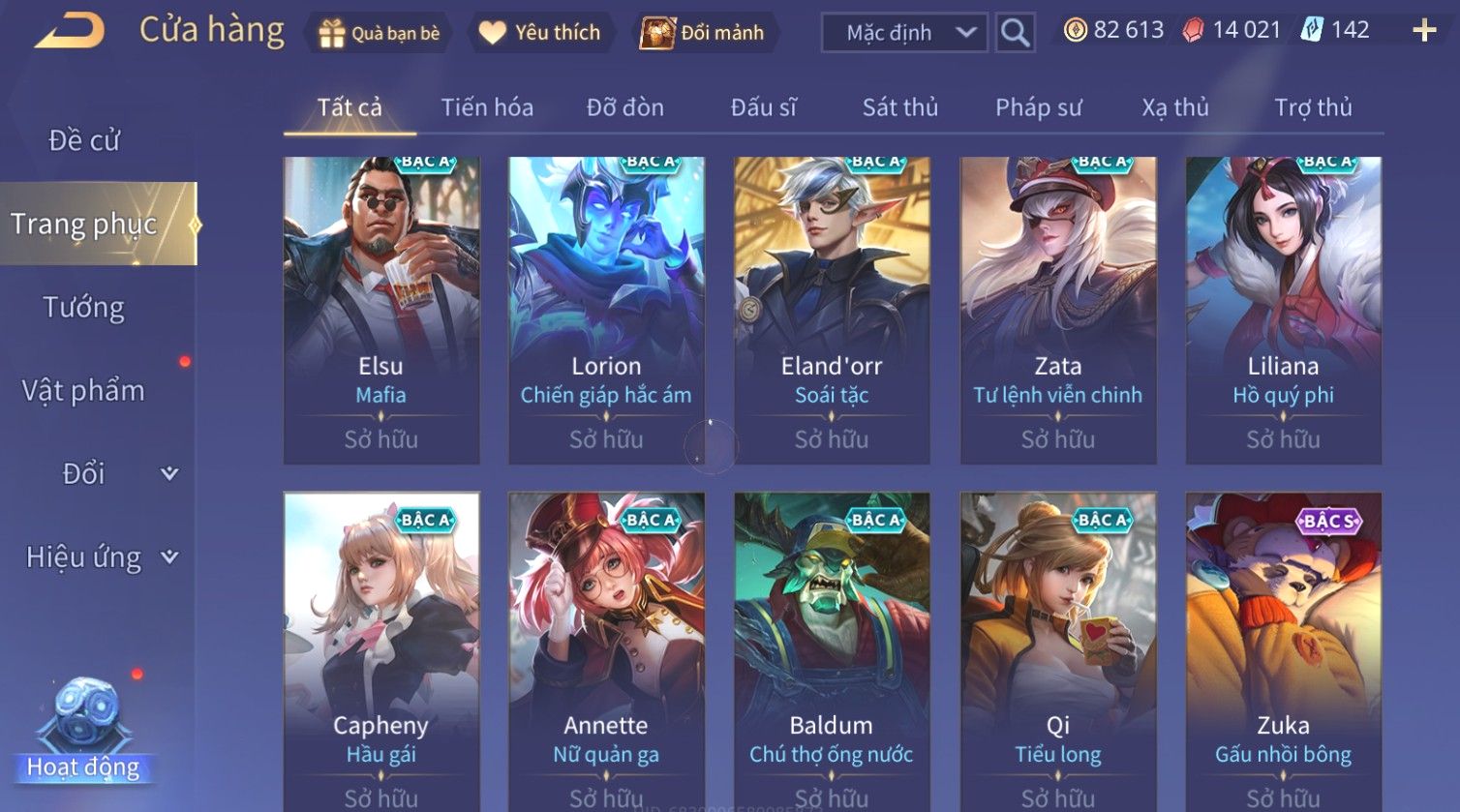Go back using the return arrow
Viewport: 1460px width, 812px height.
[69, 32]
